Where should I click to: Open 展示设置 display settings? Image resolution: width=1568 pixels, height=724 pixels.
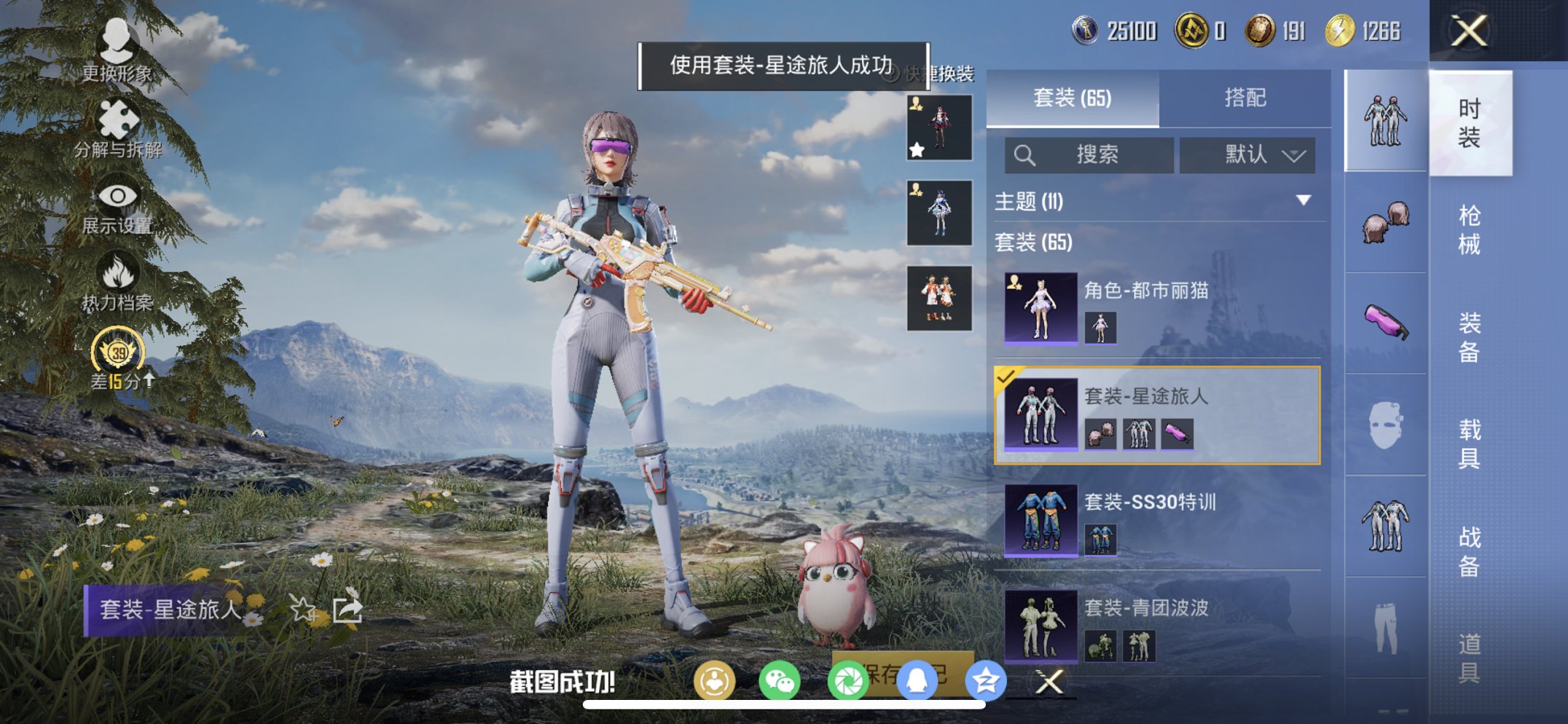[117, 197]
